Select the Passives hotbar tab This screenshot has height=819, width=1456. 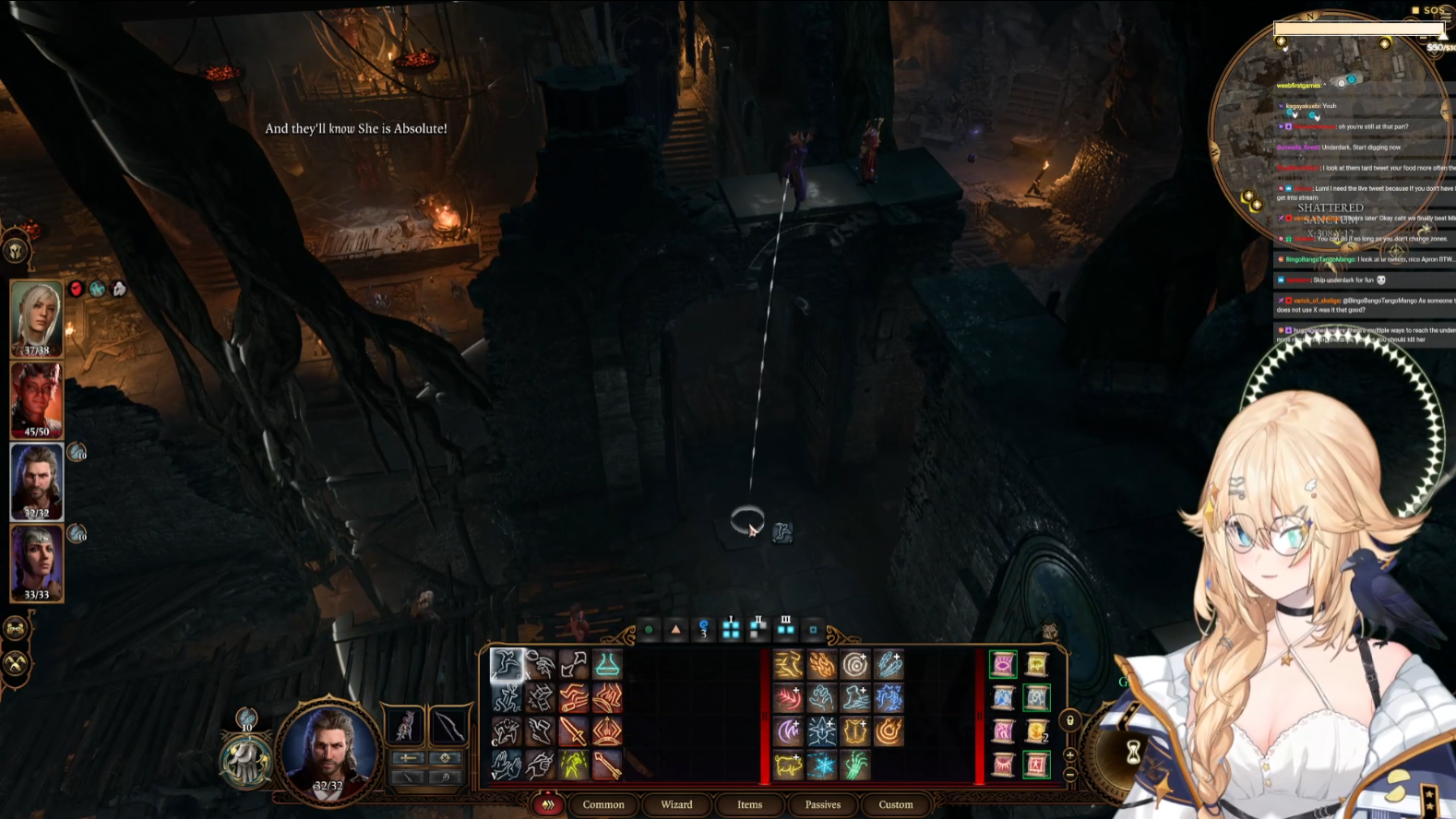click(x=822, y=804)
